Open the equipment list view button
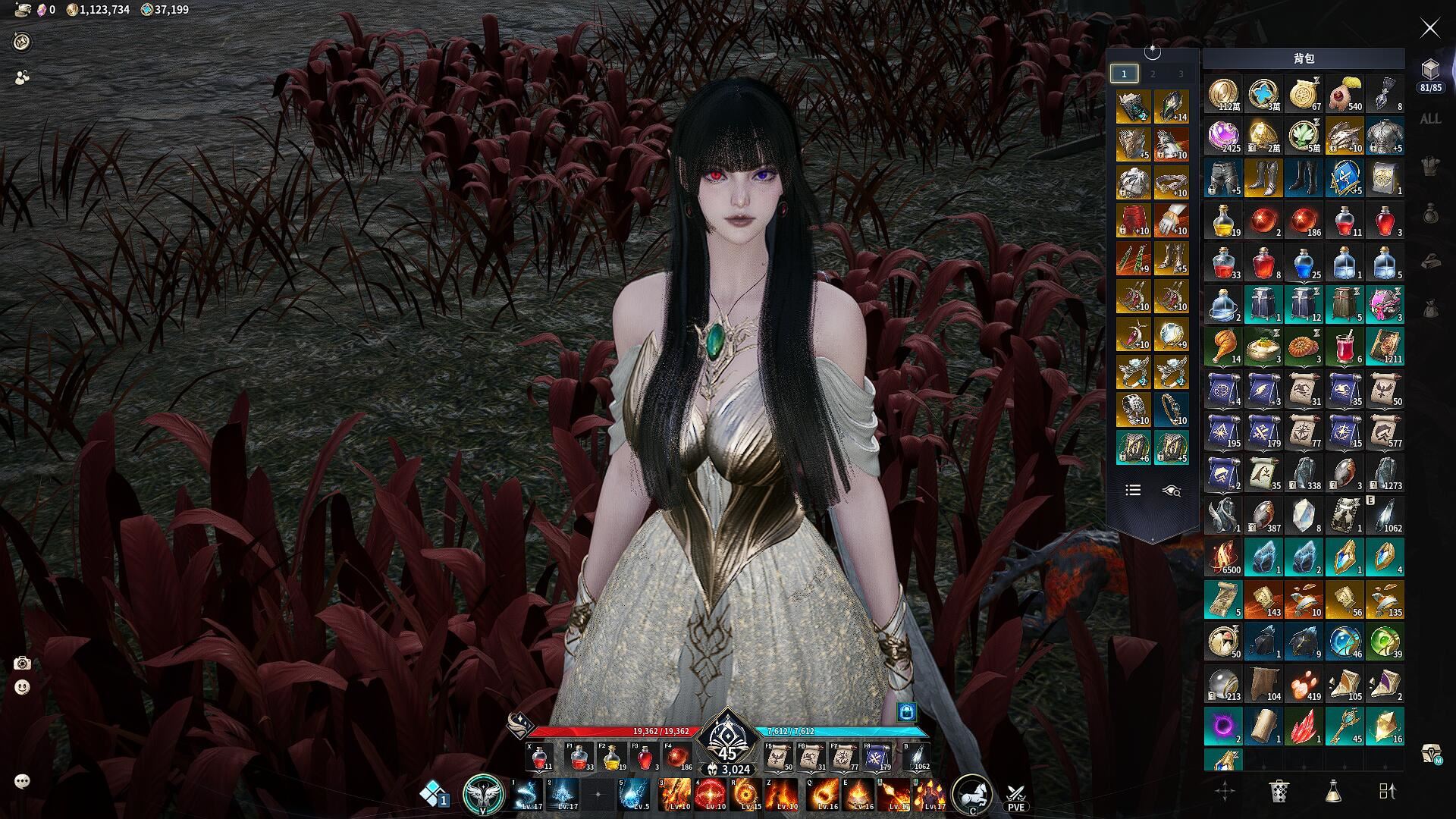The width and height of the screenshot is (1456, 819). 1133,491
